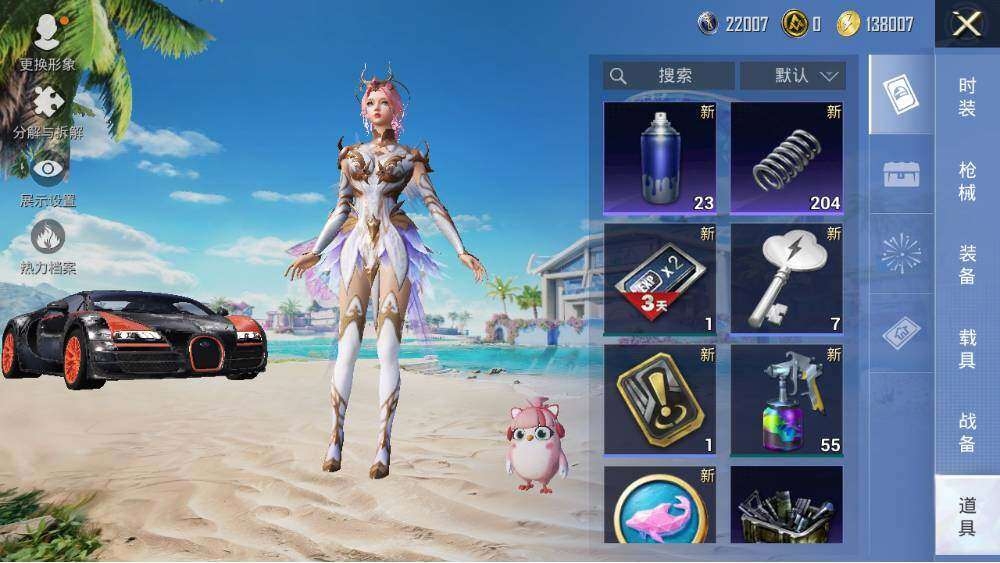Select the pink dolphin medallion item

pos(660,505)
